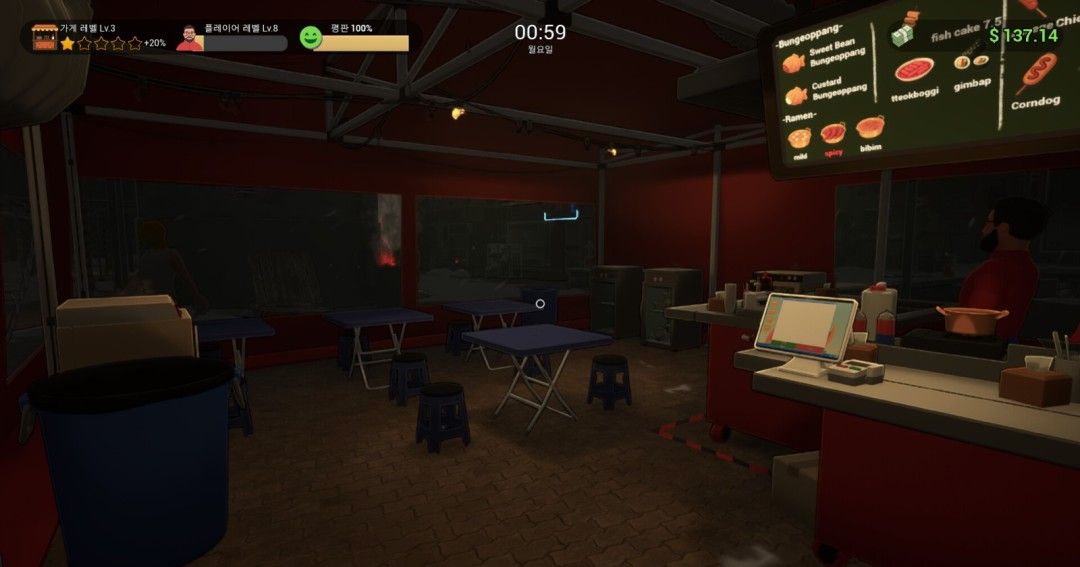The image size is (1080, 567).
Task: Click the green smiley reputation icon
Action: point(311,38)
